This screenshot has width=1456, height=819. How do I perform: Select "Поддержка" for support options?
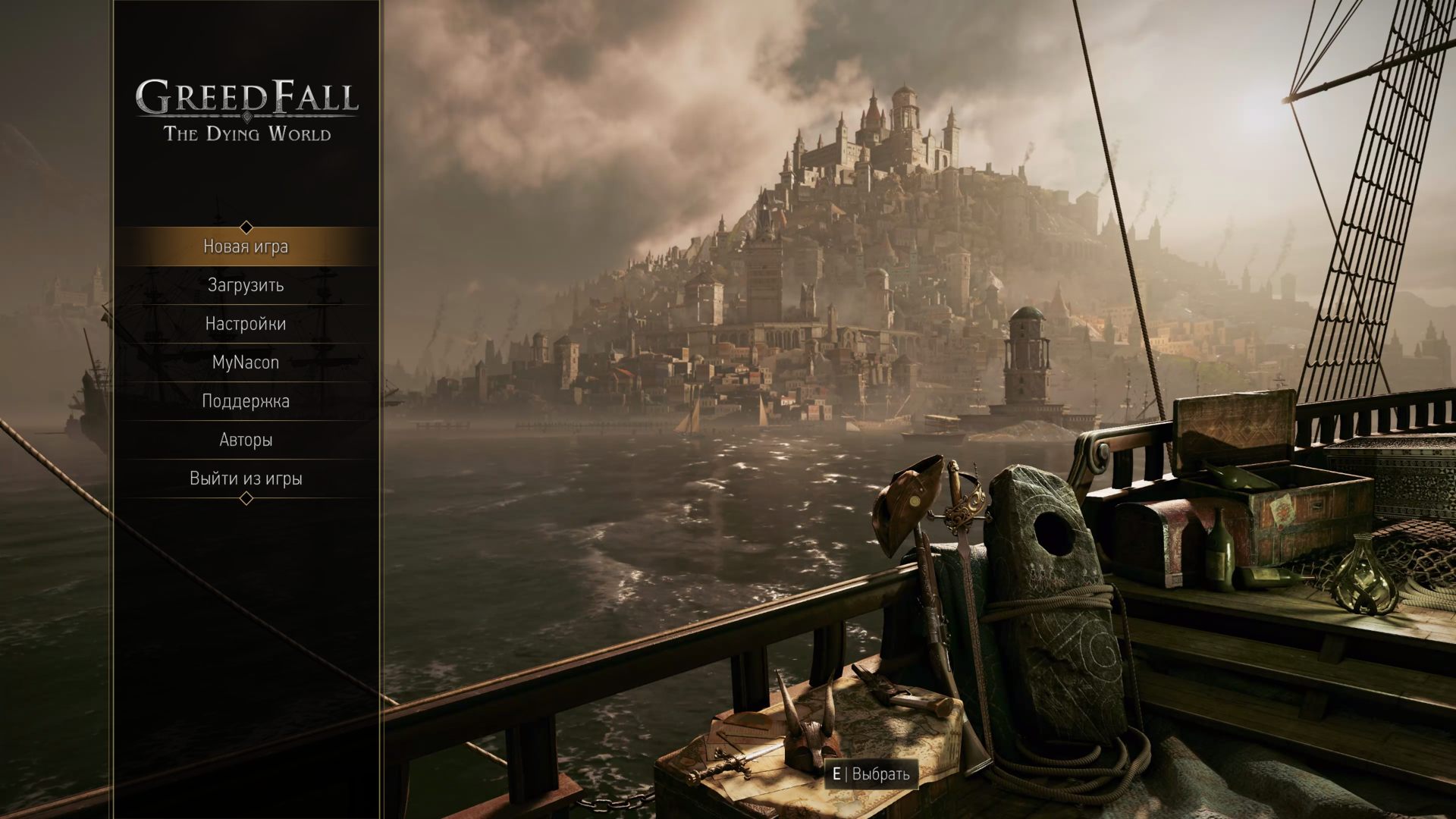click(x=245, y=401)
